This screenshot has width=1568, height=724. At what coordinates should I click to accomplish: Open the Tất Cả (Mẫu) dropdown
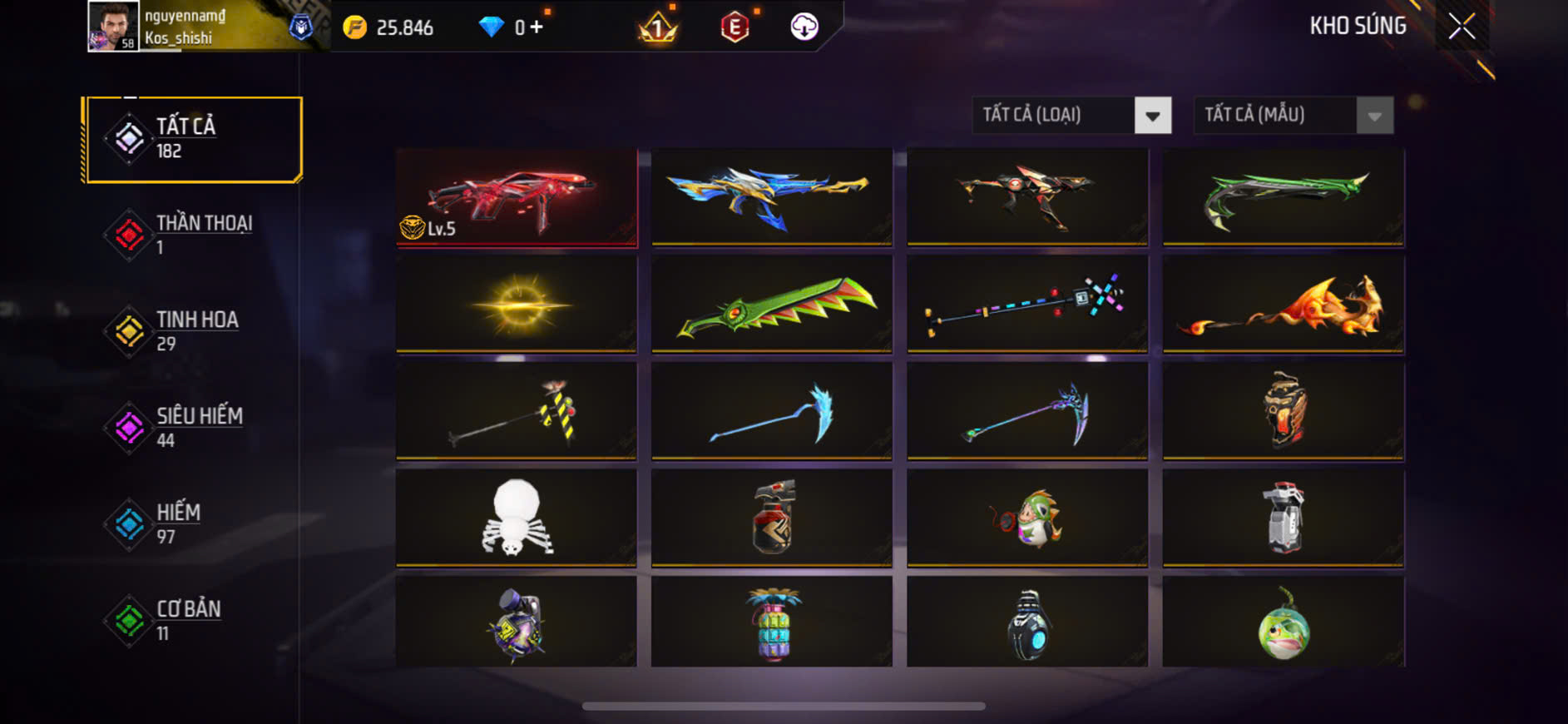1293,116
